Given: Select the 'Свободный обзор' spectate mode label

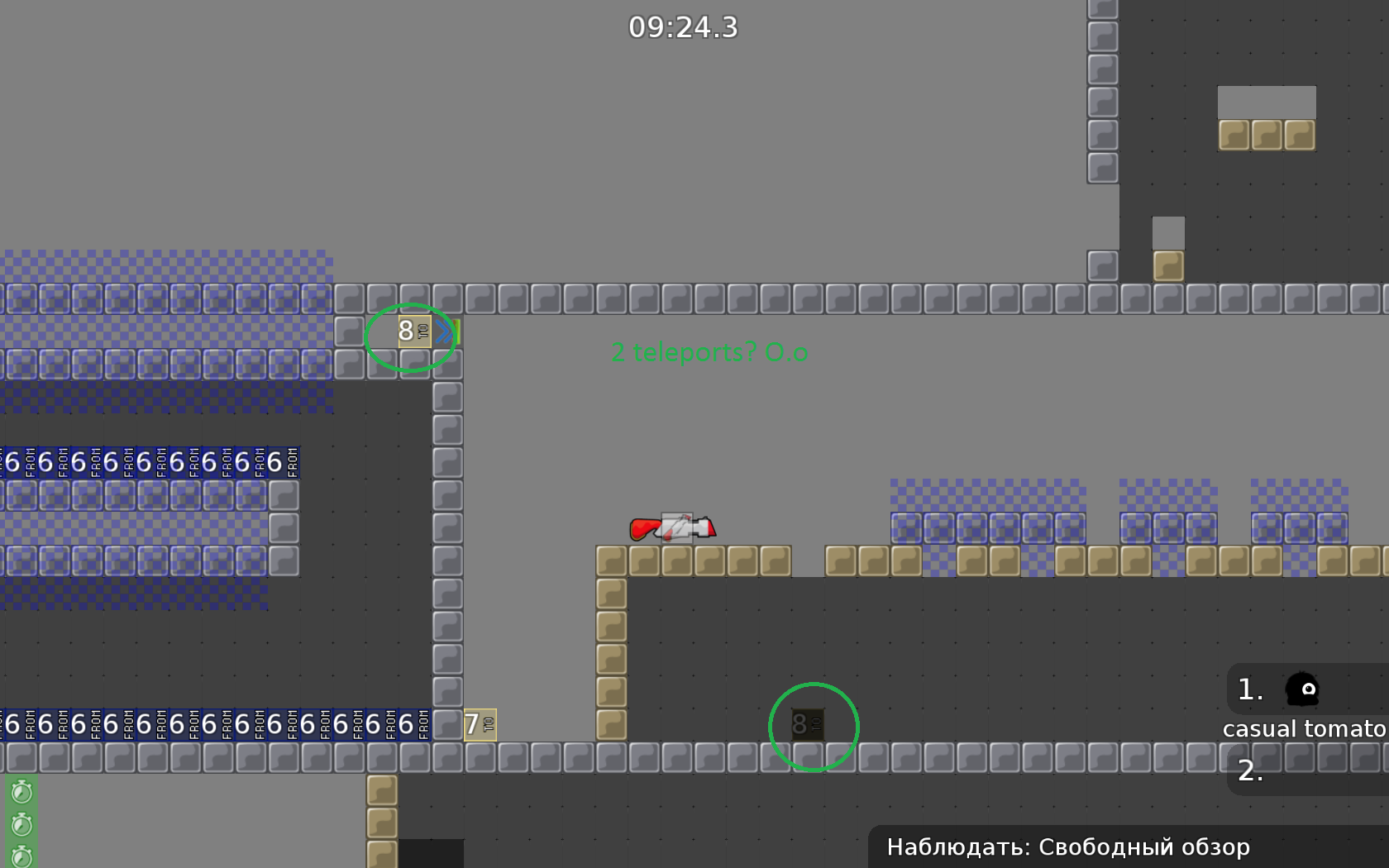Looking at the screenshot, I should point(1146,847).
